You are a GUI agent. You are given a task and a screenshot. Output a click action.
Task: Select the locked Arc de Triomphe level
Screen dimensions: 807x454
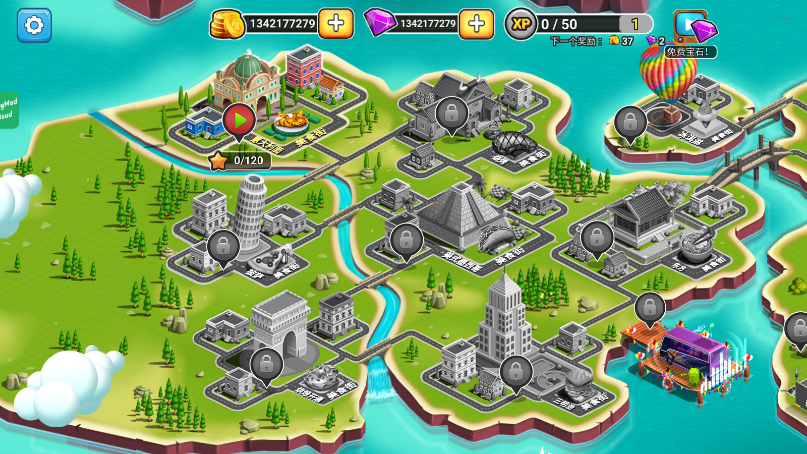(x=266, y=363)
